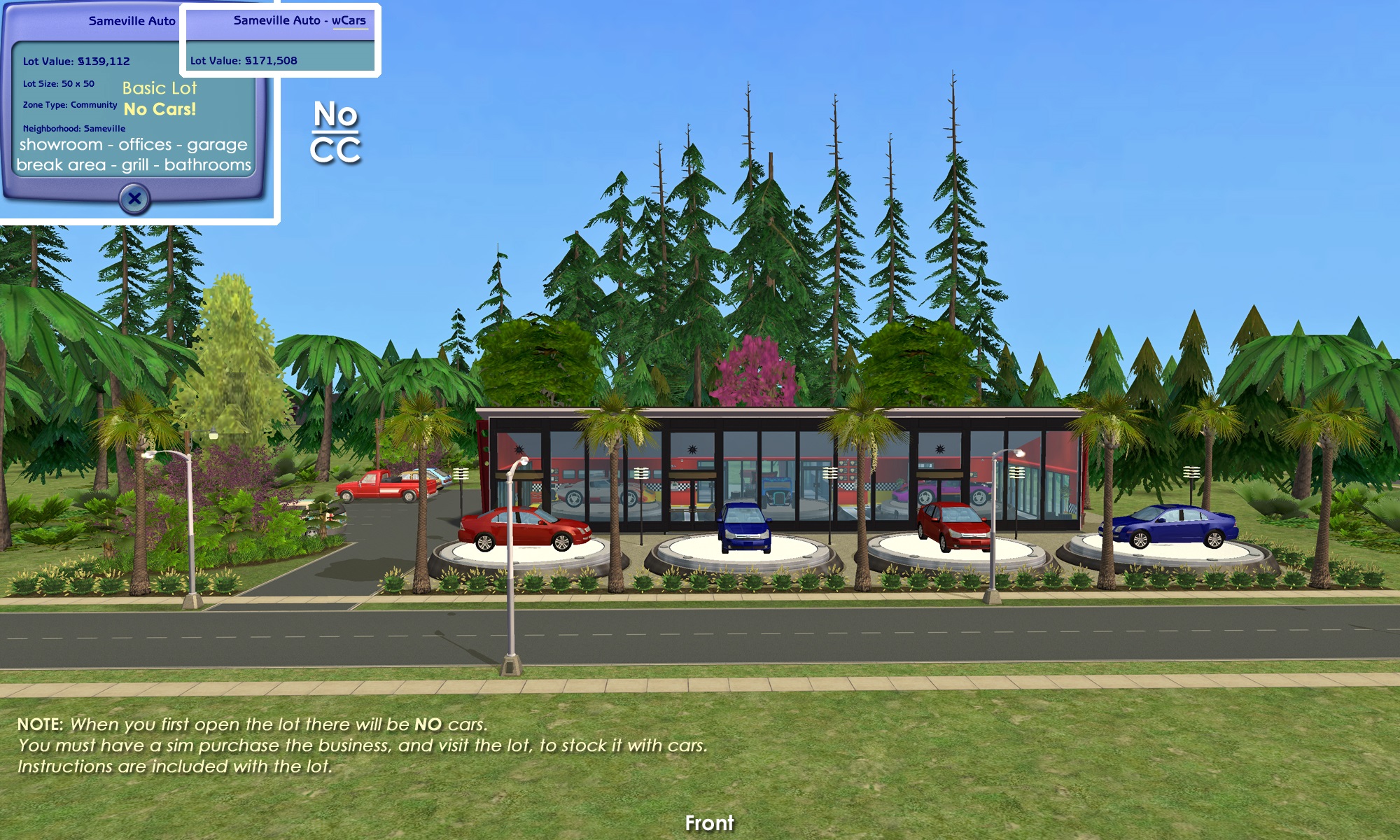
Task: Select the Zone Type: Community entry
Action: click(x=70, y=105)
